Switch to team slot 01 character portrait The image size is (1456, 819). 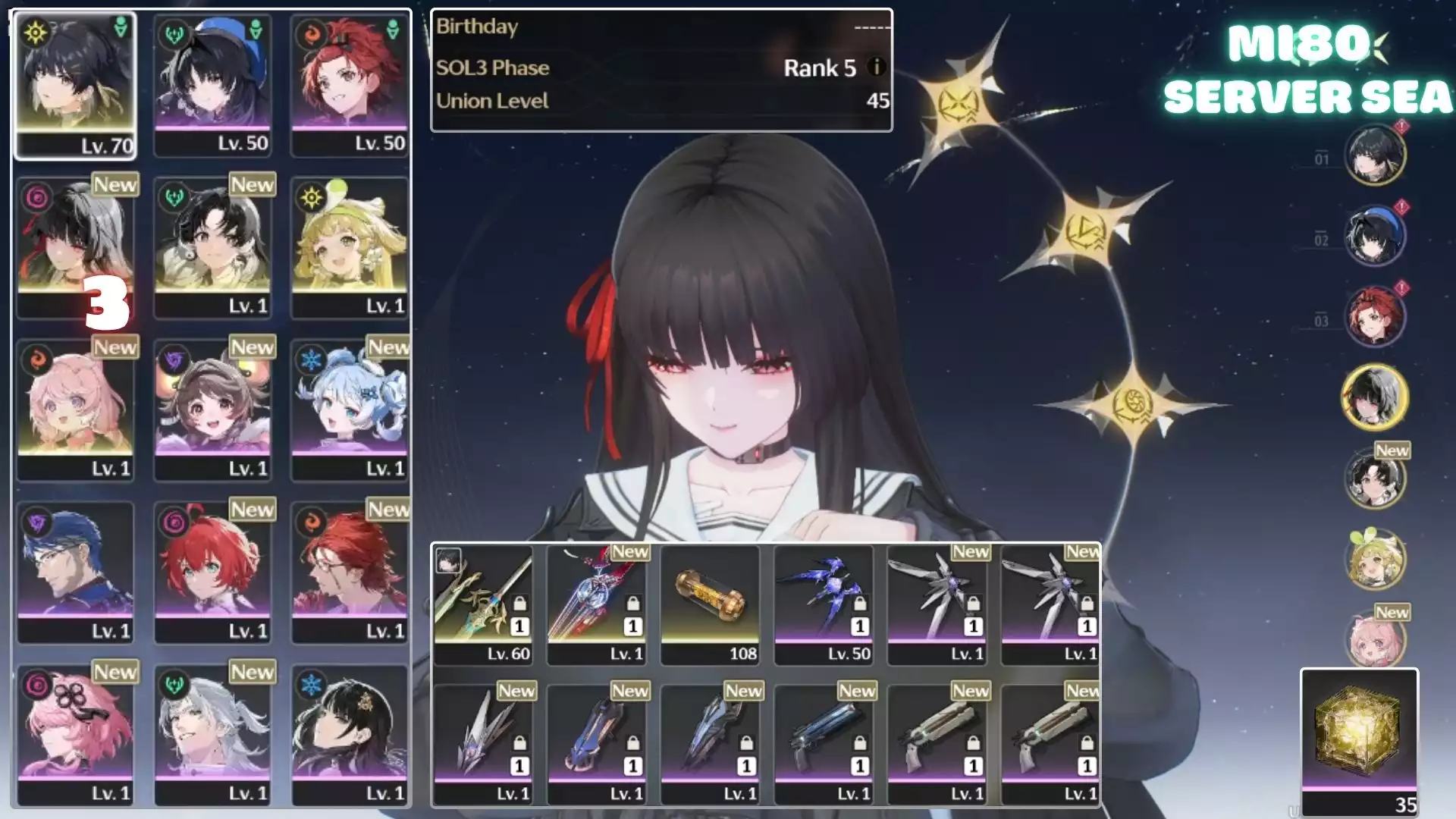(x=1374, y=155)
